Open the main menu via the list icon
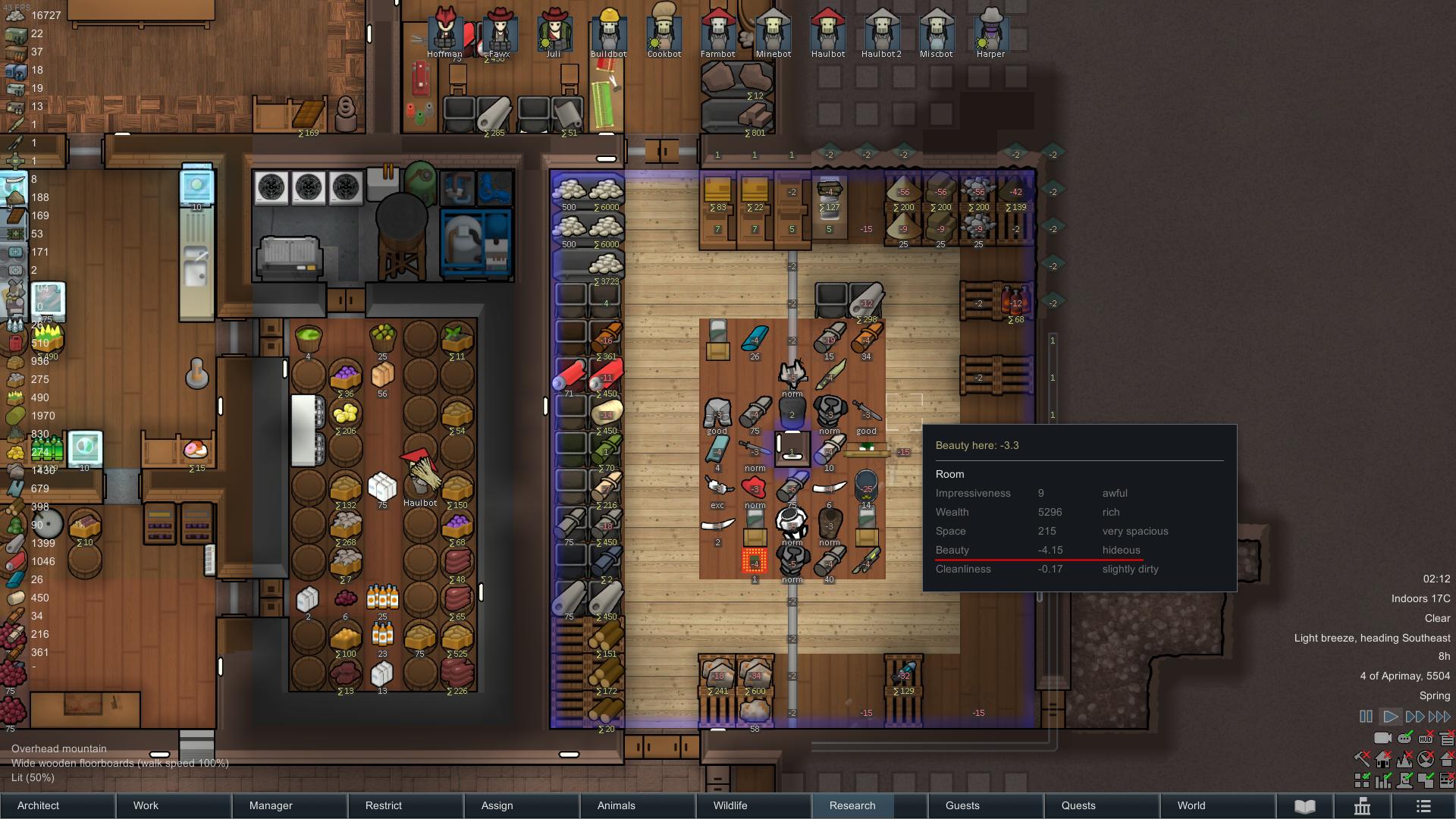This screenshot has width=1456, height=819. coord(1423,805)
